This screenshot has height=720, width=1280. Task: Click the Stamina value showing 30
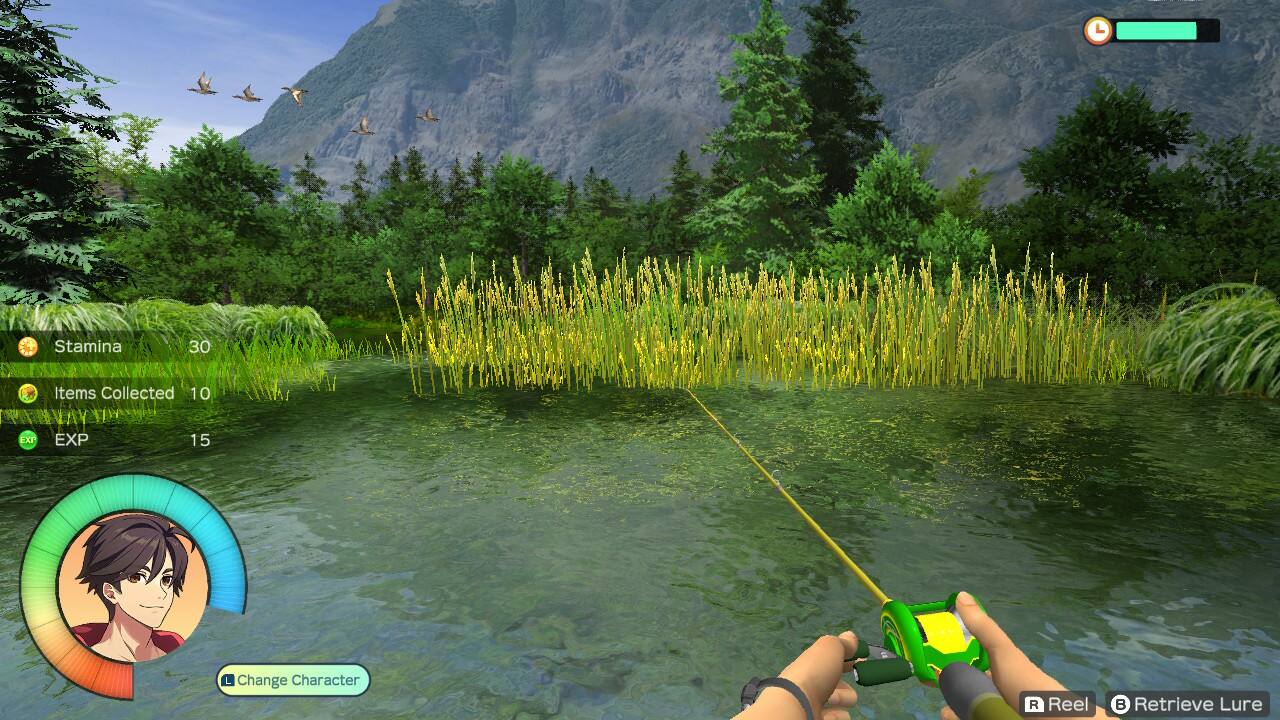(197, 346)
